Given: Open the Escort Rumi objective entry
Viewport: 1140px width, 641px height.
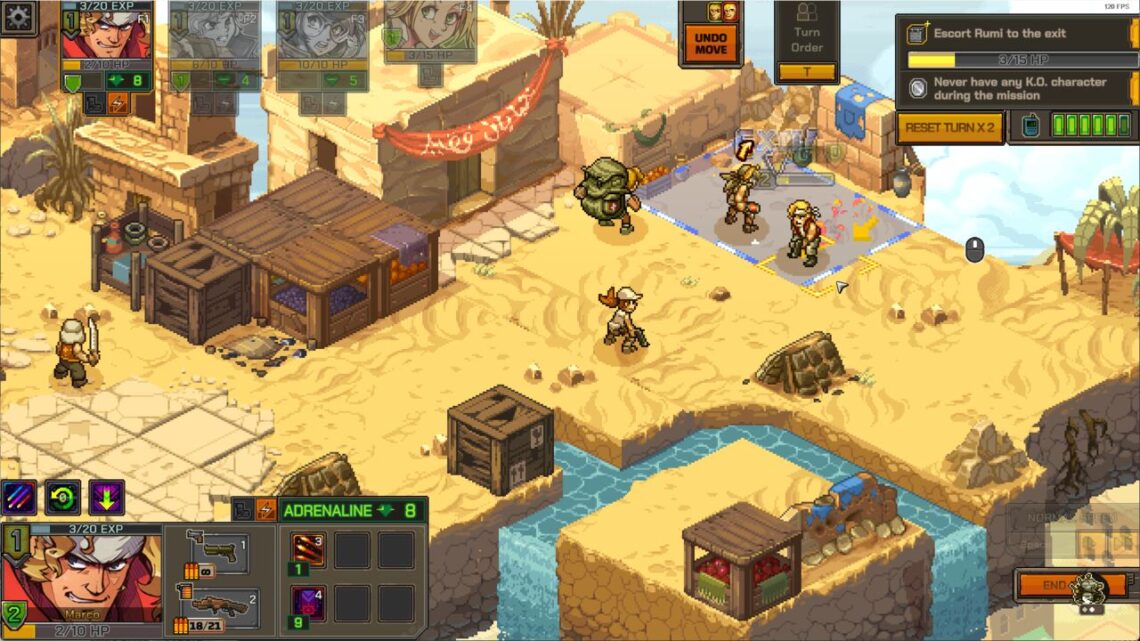Looking at the screenshot, I should (1015, 33).
